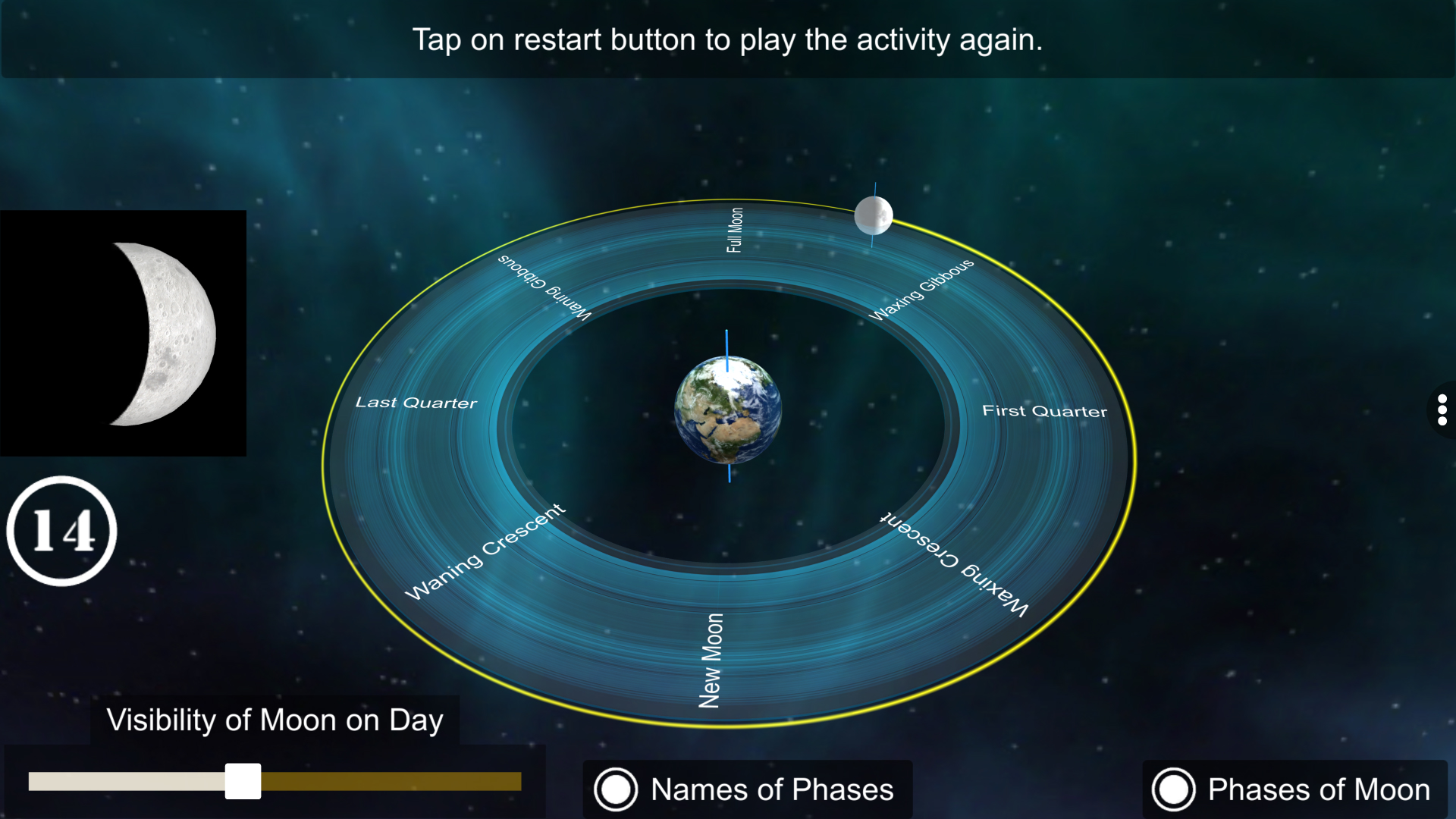Select the New Moon position on orbit
The image size is (1456, 819).
click(711, 656)
